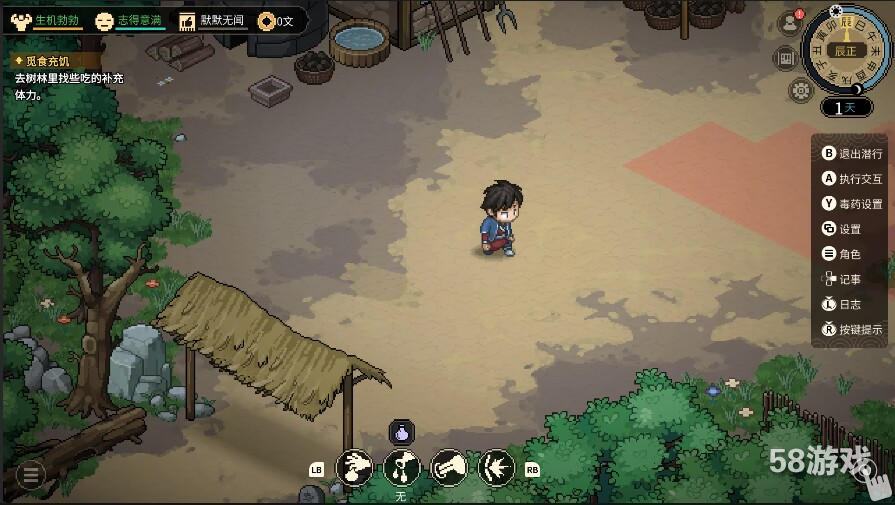Activate the hand-strike skill icon
This screenshot has width=895, height=505.
pos(449,467)
